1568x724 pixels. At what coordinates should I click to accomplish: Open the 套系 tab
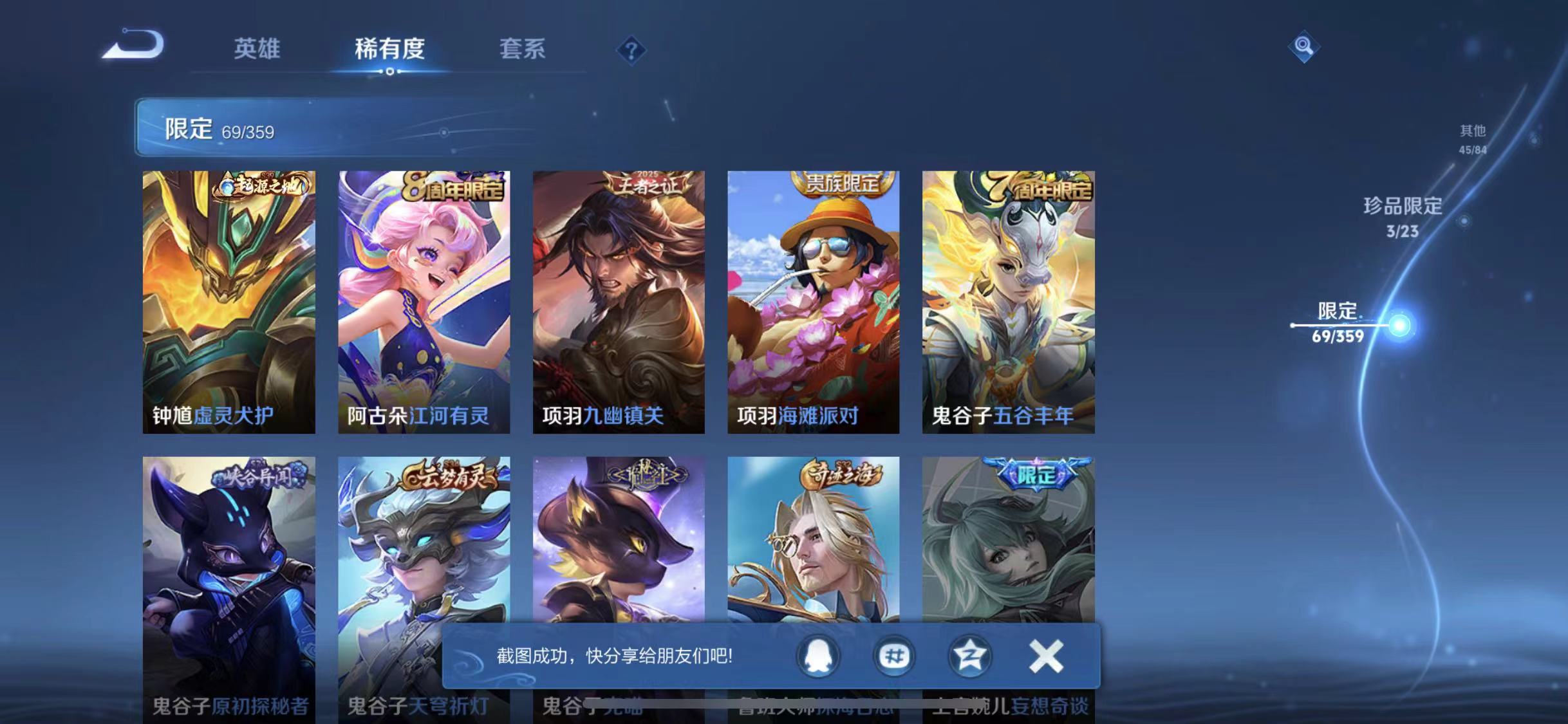point(523,50)
